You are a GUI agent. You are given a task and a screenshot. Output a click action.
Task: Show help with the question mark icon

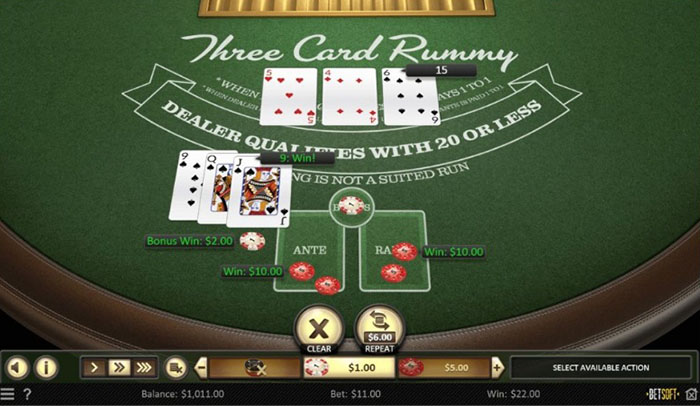point(27,394)
